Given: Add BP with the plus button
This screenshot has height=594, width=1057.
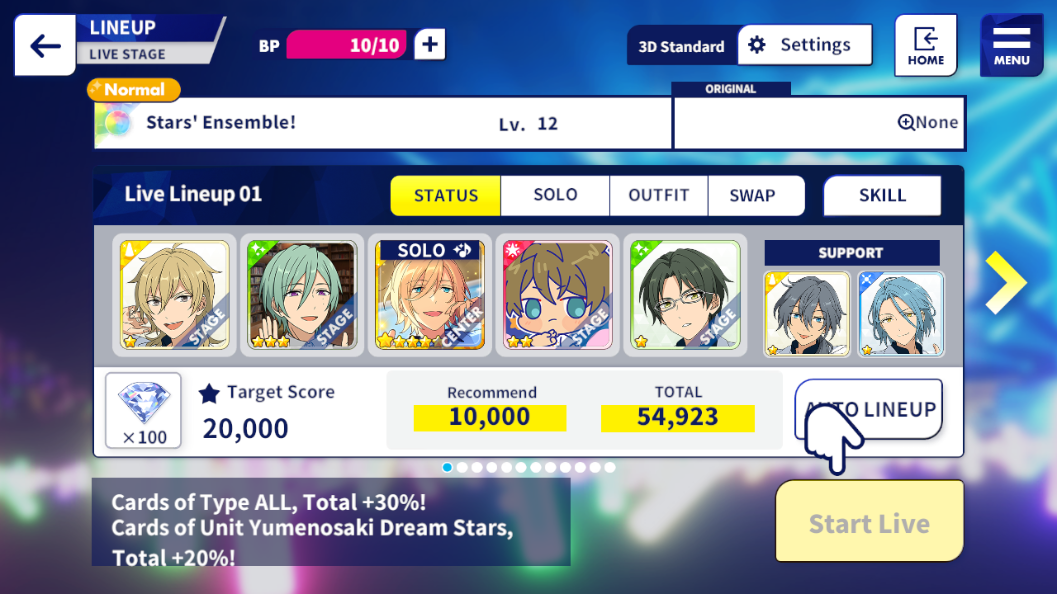Looking at the screenshot, I should (430, 45).
